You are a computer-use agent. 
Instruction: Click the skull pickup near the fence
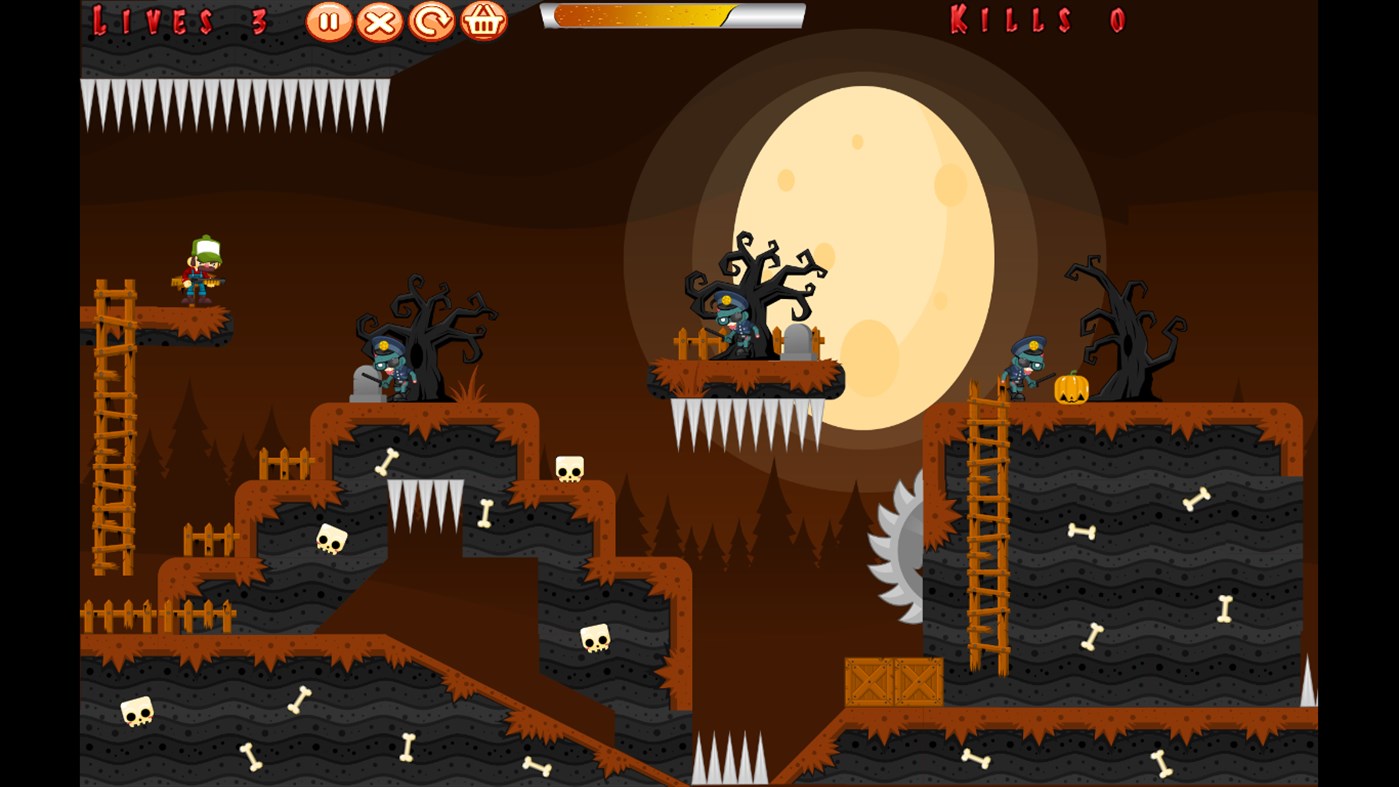[x=334, y=536]
